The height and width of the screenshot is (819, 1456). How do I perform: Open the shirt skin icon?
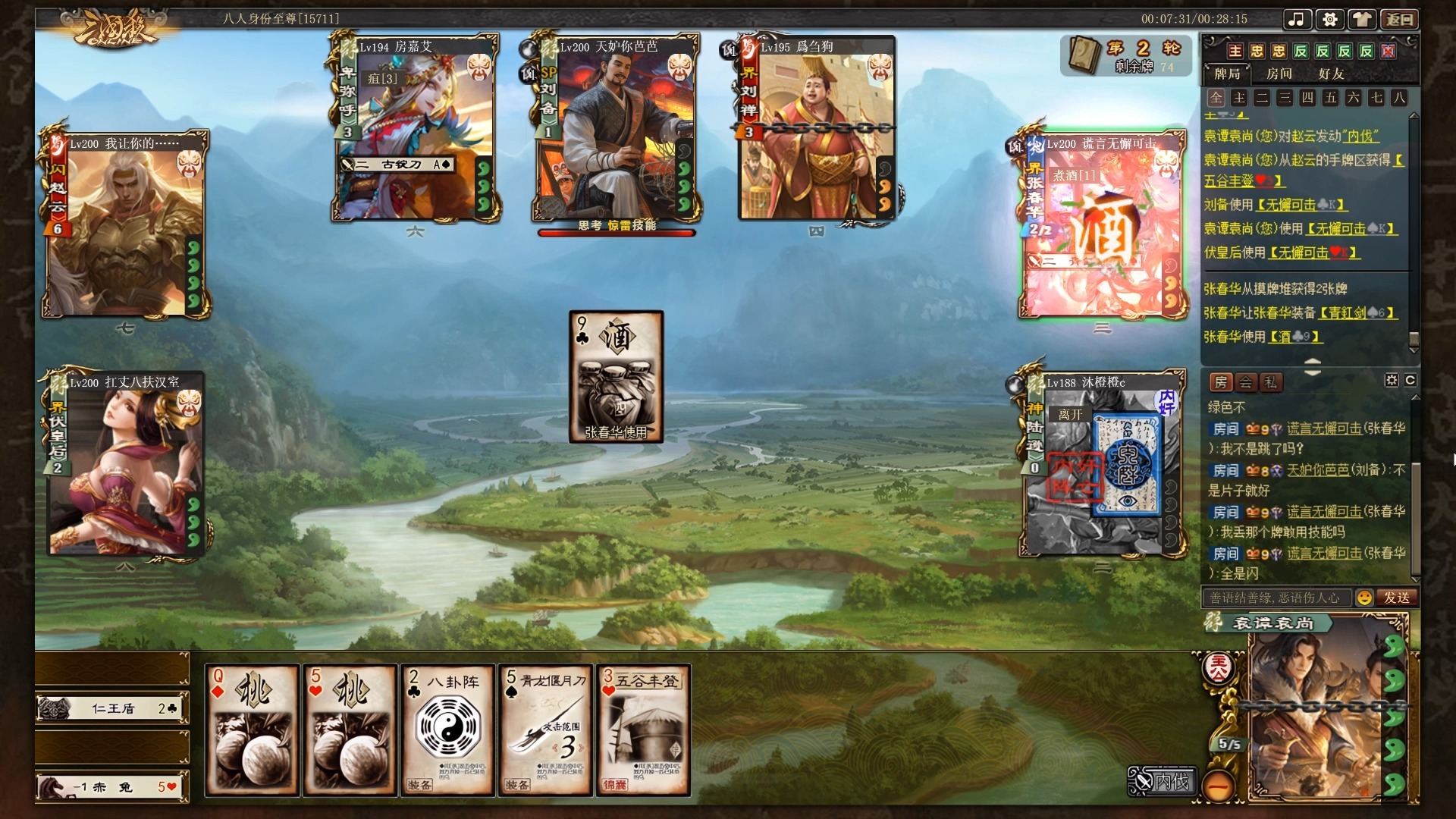click(x=1363, y=20)
